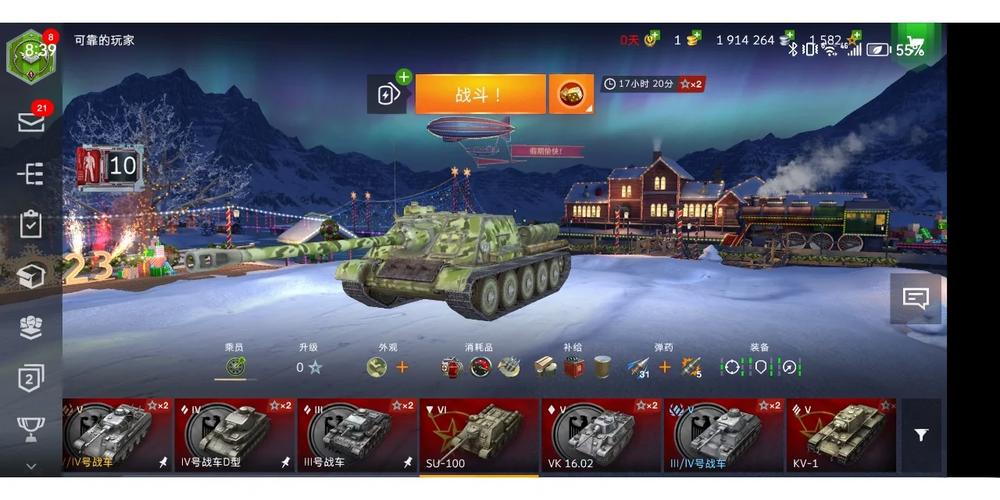Start a battle with the orange 战斗 button
This screenshot has width=1000, height=500.
(x=480, y=94)
